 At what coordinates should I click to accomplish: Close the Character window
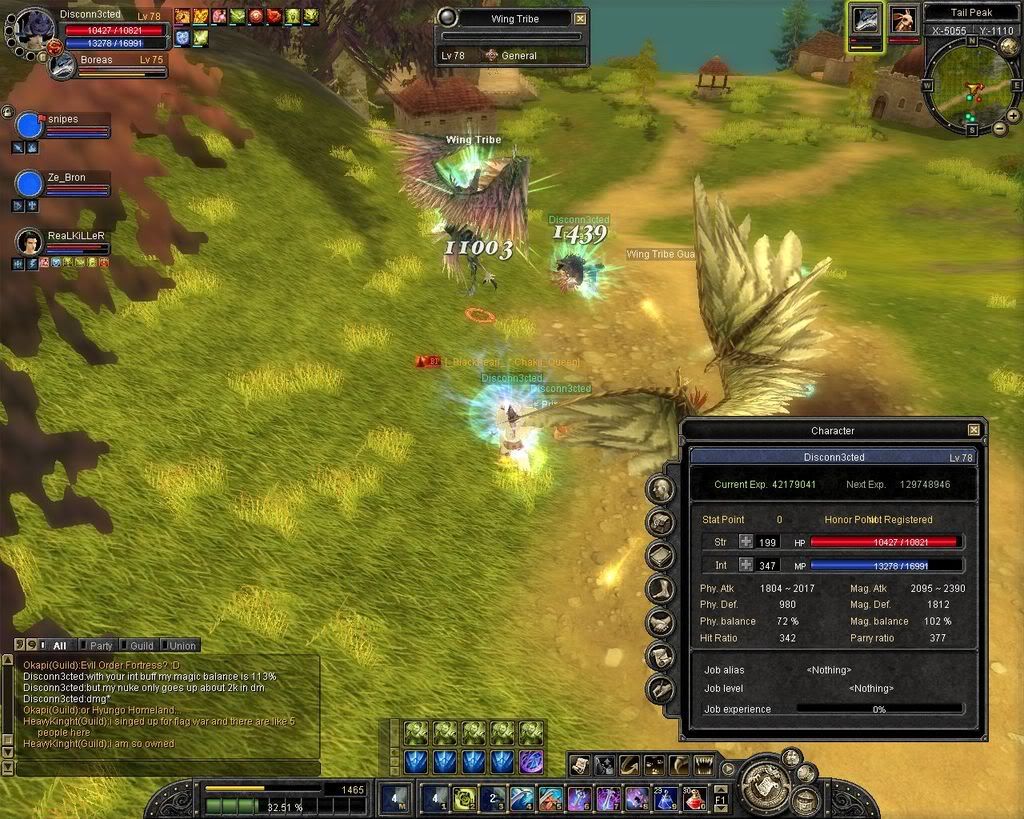pos(973,430)
